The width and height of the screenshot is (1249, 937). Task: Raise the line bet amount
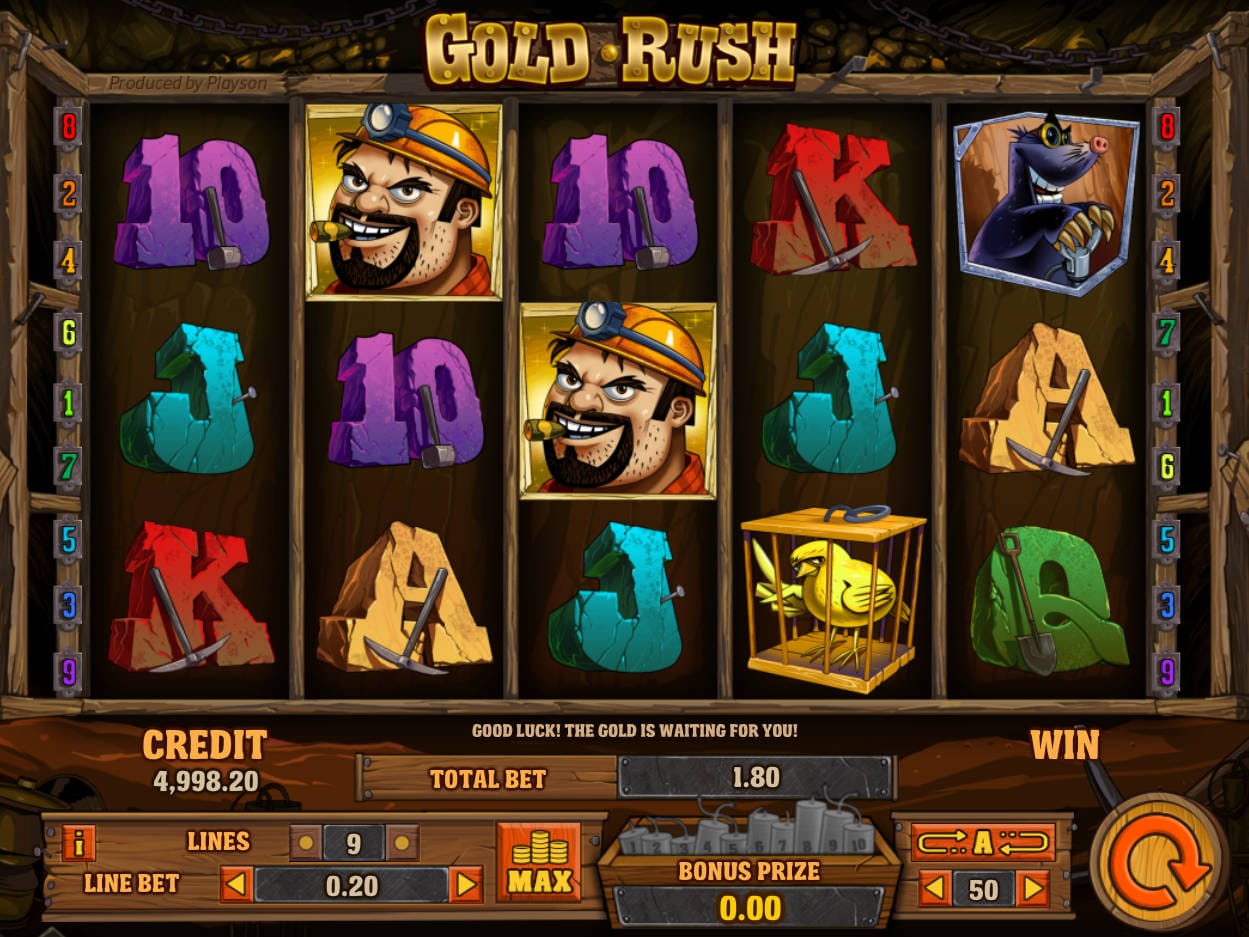click(x=466, y=885)
